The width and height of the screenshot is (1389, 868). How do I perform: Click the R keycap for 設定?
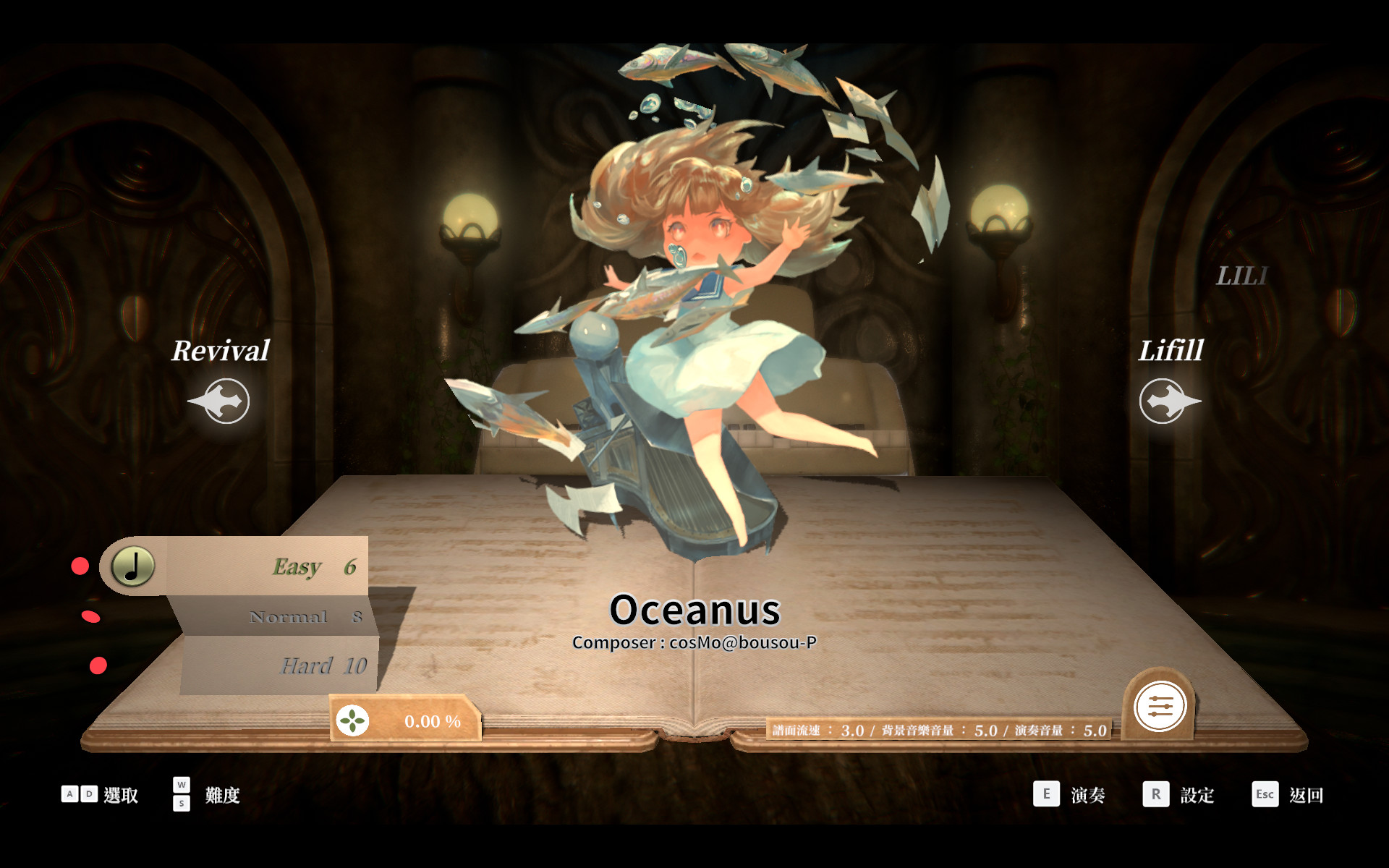[x=1155, y=793]
